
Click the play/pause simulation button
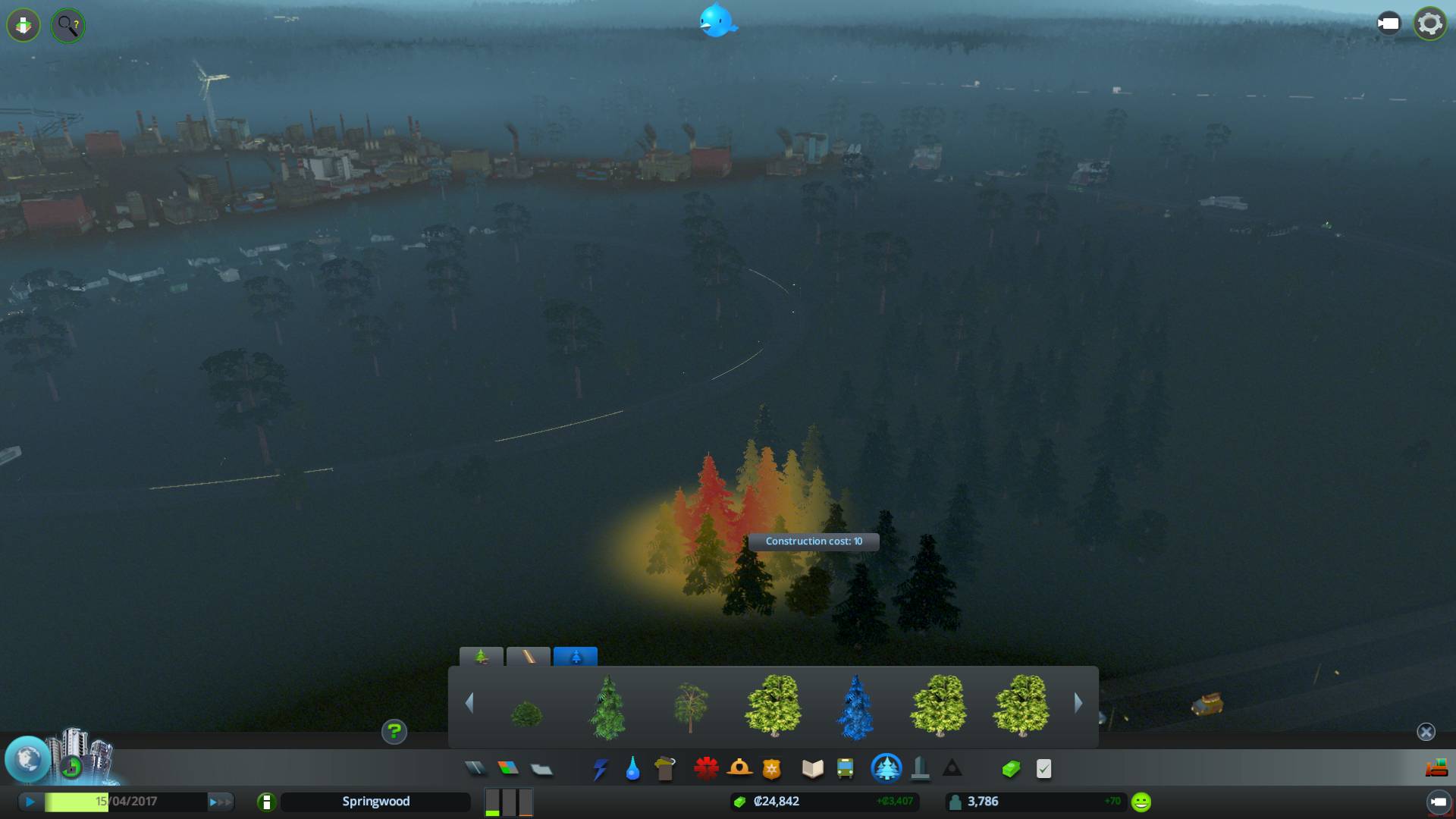point(30,802)
